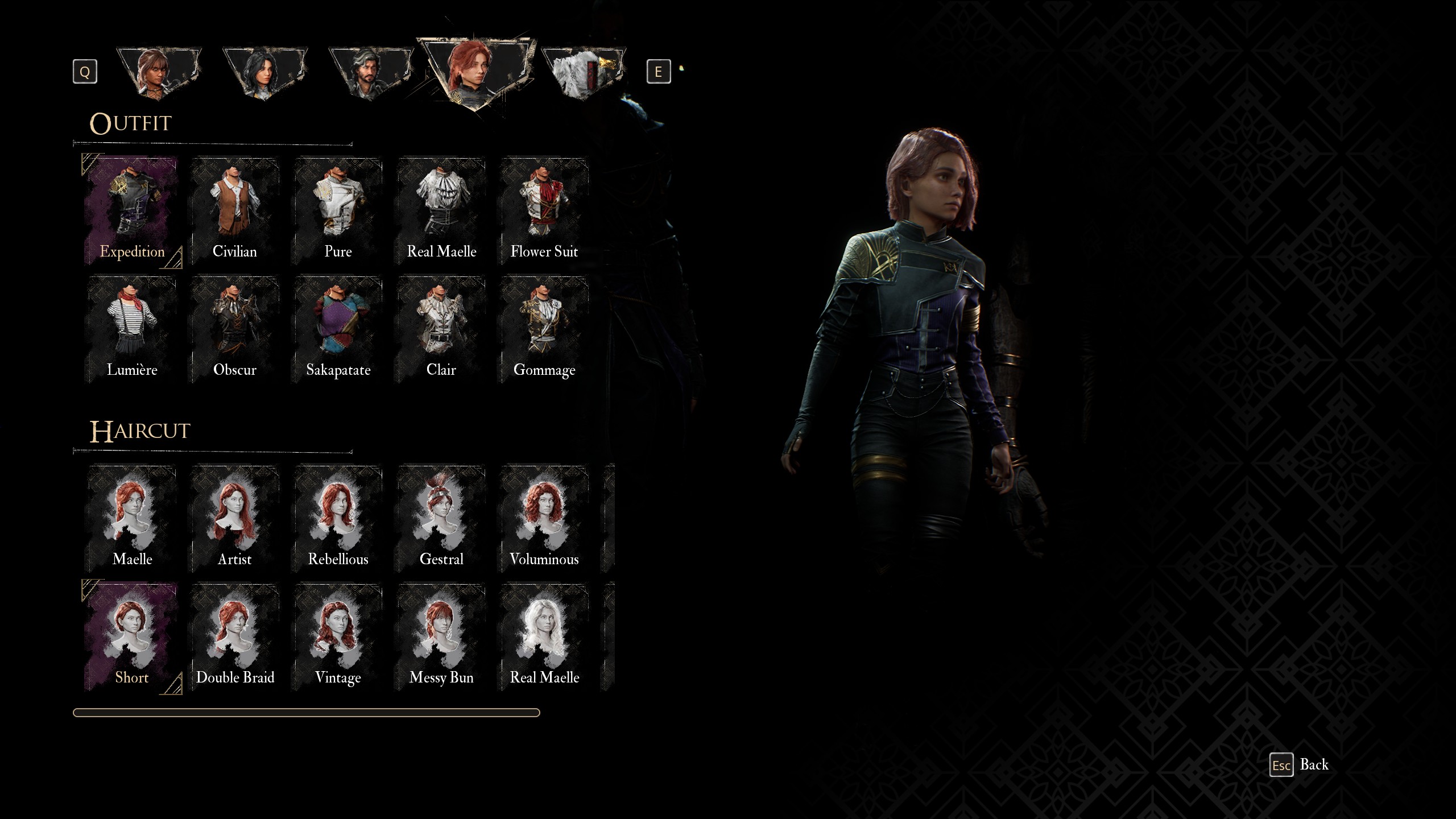Select the Double Braid haircut
Viewport: 1456px width, 819px height.
click(234, 636)
